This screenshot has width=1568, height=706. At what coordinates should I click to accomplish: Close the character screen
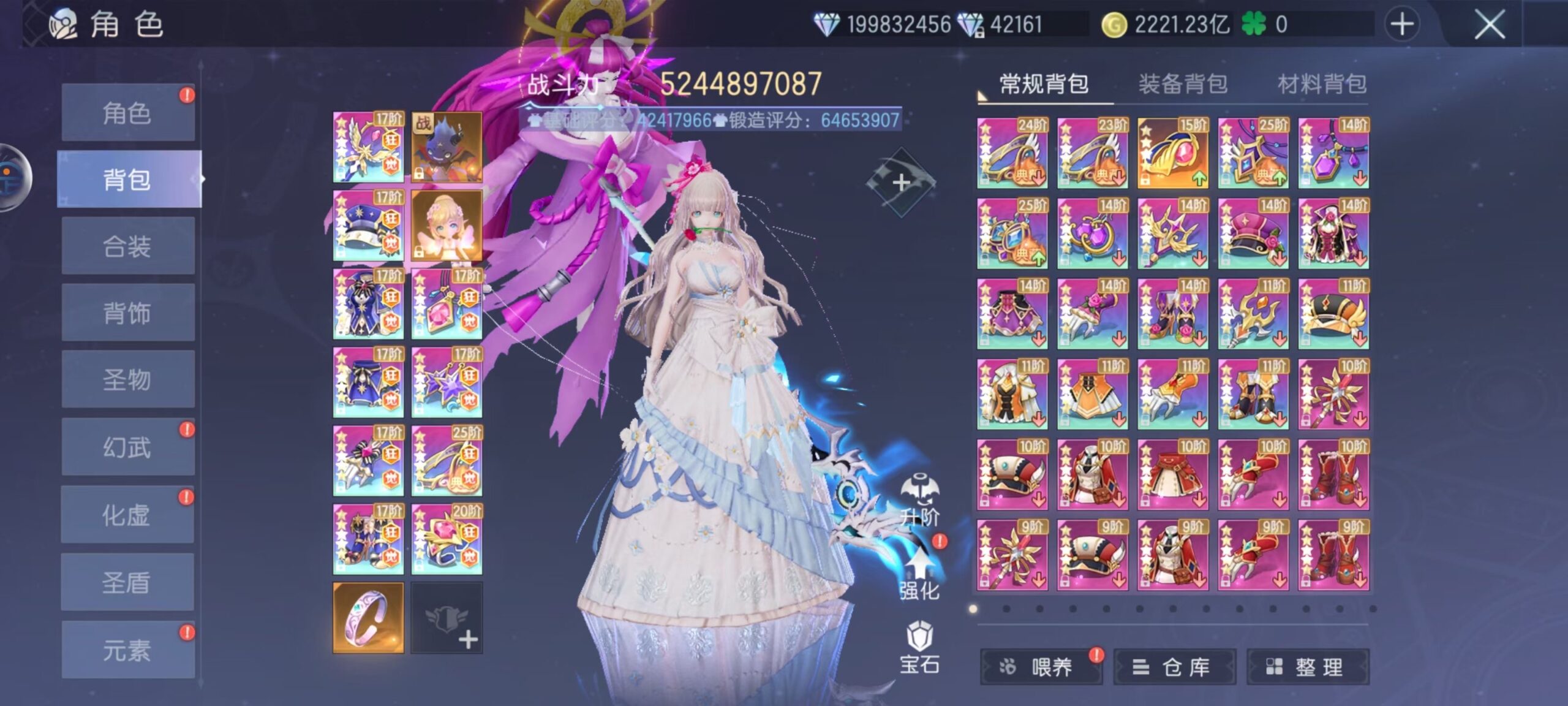pyautogui.click(x=1489, y=25)
